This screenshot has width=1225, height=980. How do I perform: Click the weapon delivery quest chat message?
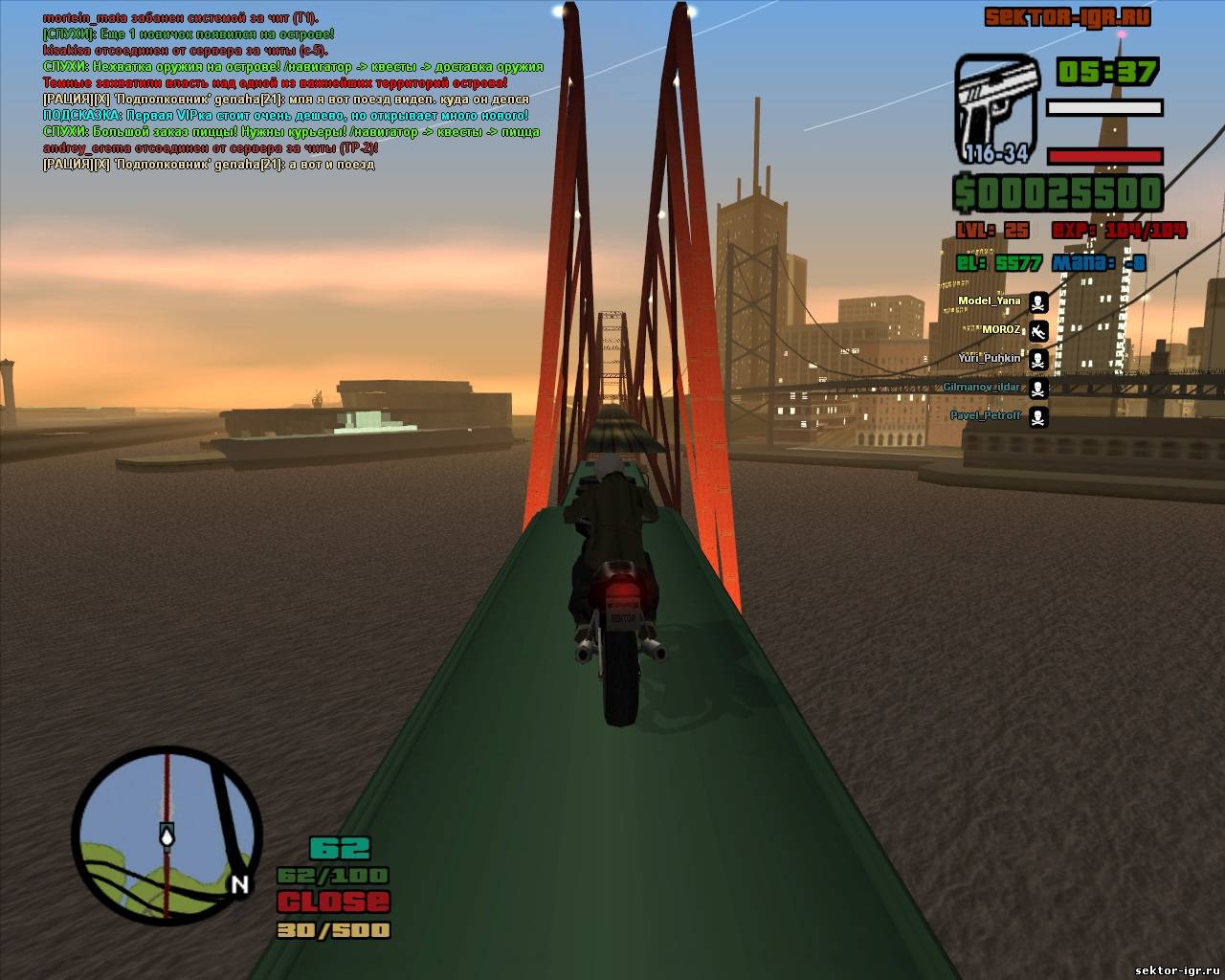pyautogui.click(x=293, y=66)
